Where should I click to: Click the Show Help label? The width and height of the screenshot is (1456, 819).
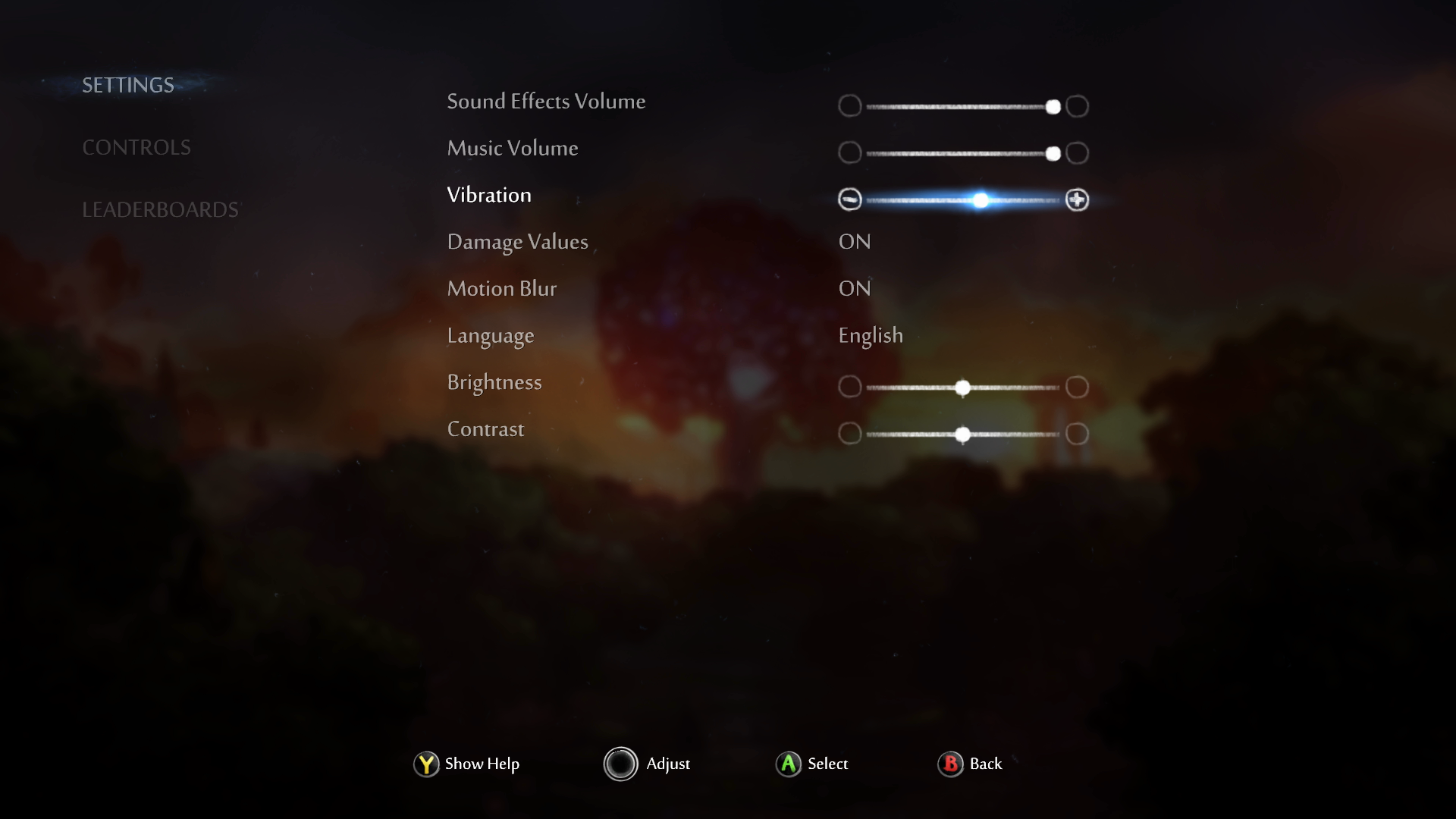[481, 764]
